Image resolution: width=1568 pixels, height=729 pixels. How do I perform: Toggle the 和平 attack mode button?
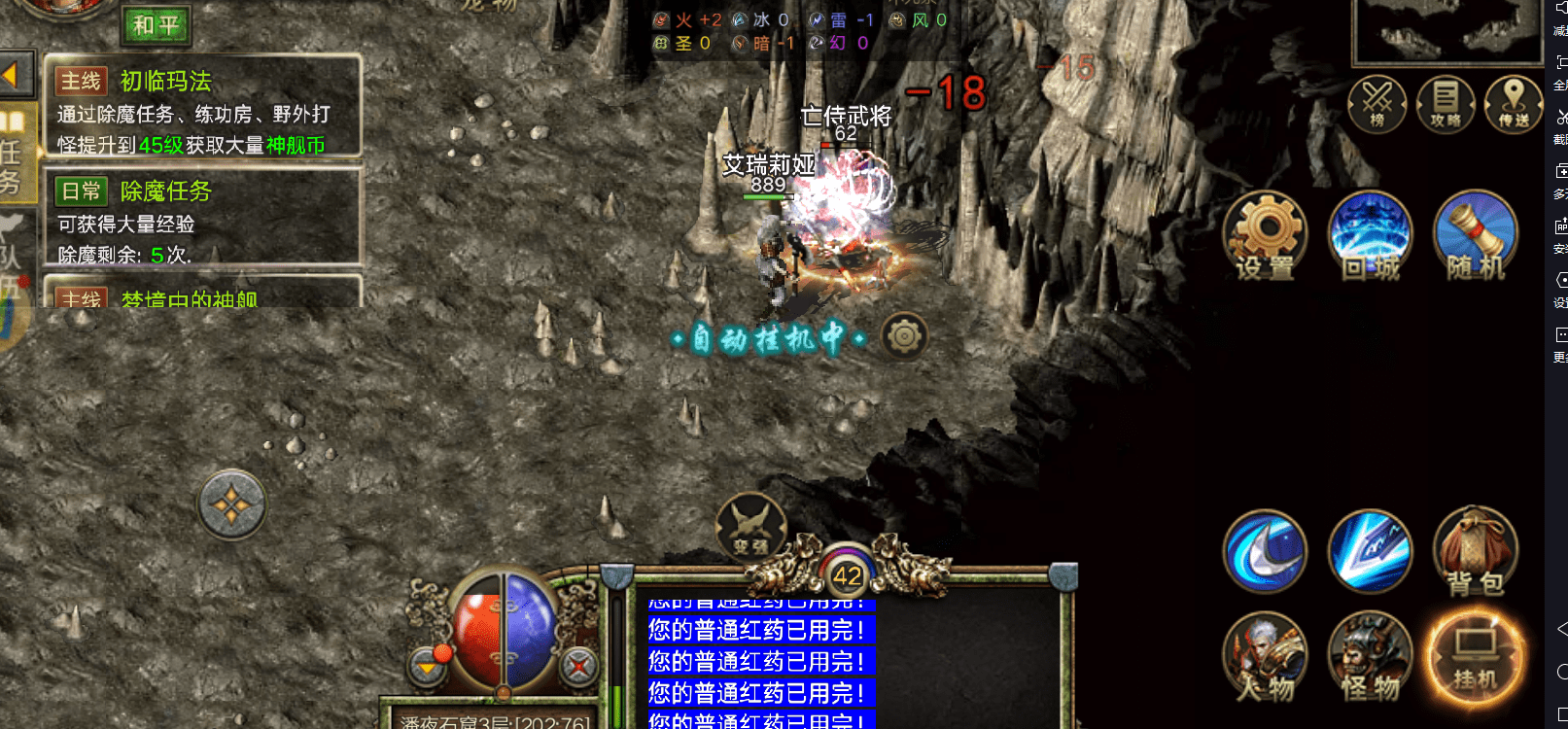coord(156,24)
